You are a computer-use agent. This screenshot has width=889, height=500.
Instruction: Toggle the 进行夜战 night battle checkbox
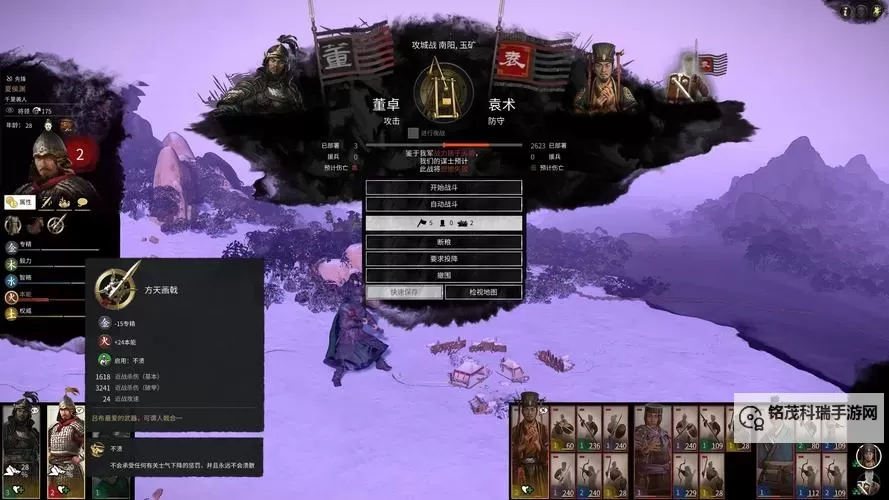click(x=413, y=133)
